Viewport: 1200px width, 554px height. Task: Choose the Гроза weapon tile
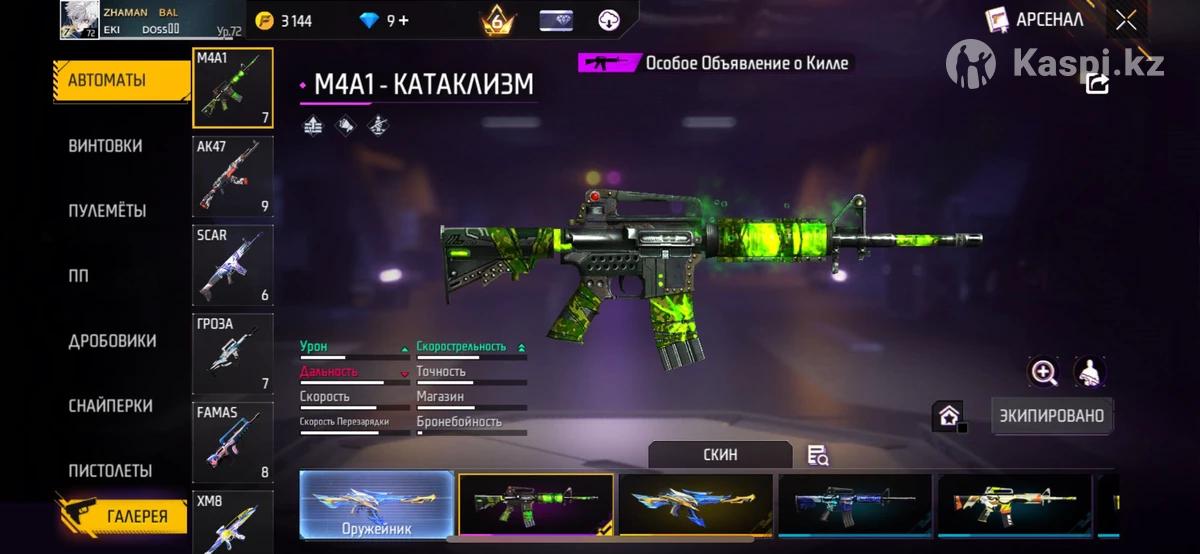tap(233, 352)
